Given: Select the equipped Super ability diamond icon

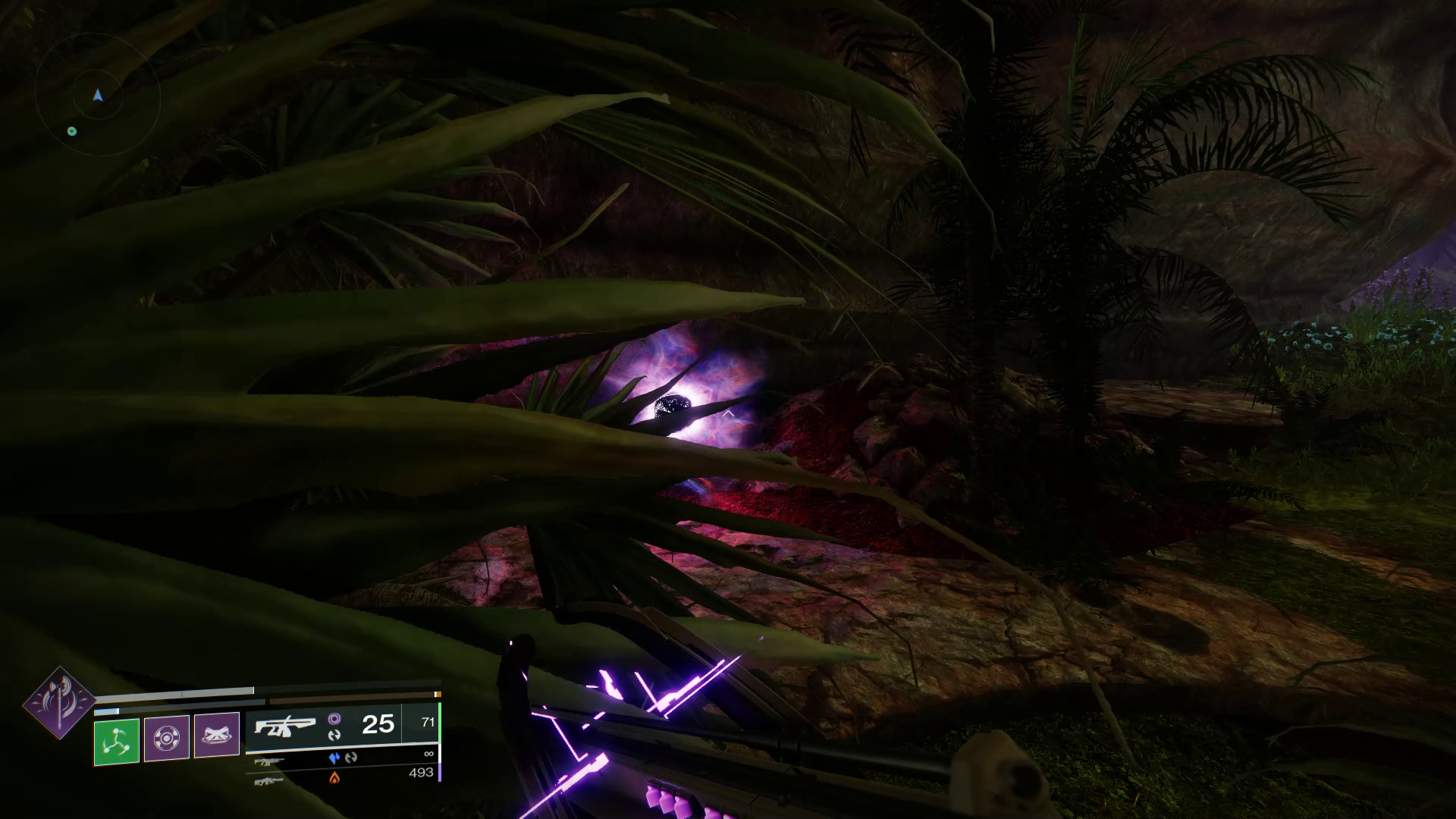Looking at the screenshot, I should coord(58,703).
